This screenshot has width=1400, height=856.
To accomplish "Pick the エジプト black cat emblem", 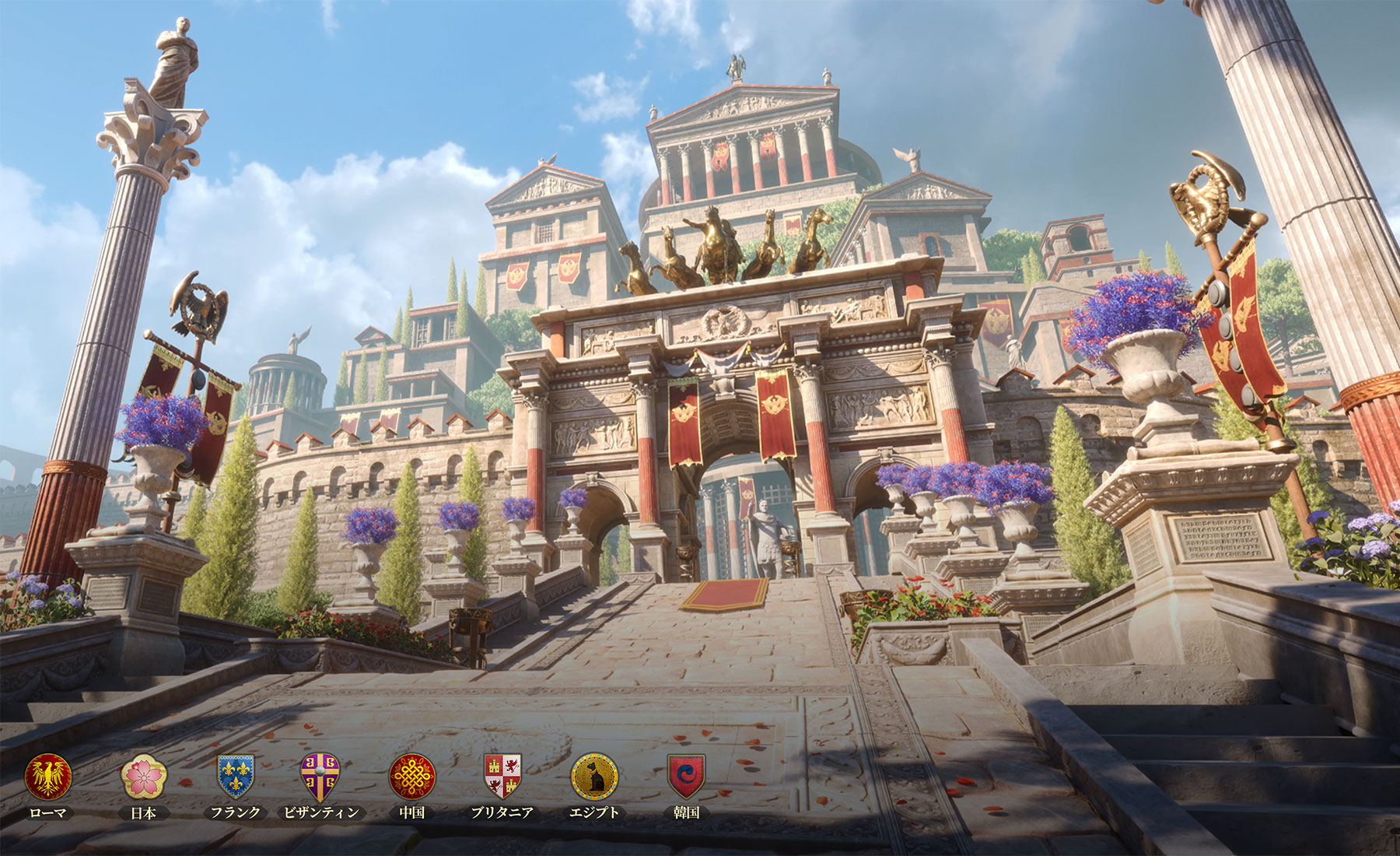I will (x=595, y=777).
